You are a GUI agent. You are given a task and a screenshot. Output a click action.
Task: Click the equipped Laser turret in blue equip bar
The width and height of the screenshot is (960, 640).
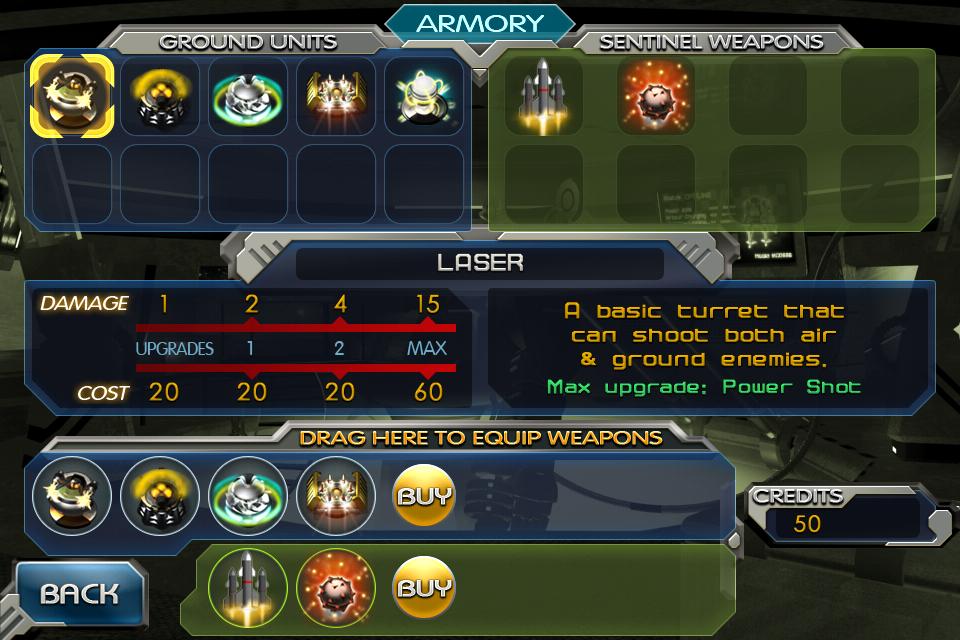pyautogui.click(x=70, y=495)
